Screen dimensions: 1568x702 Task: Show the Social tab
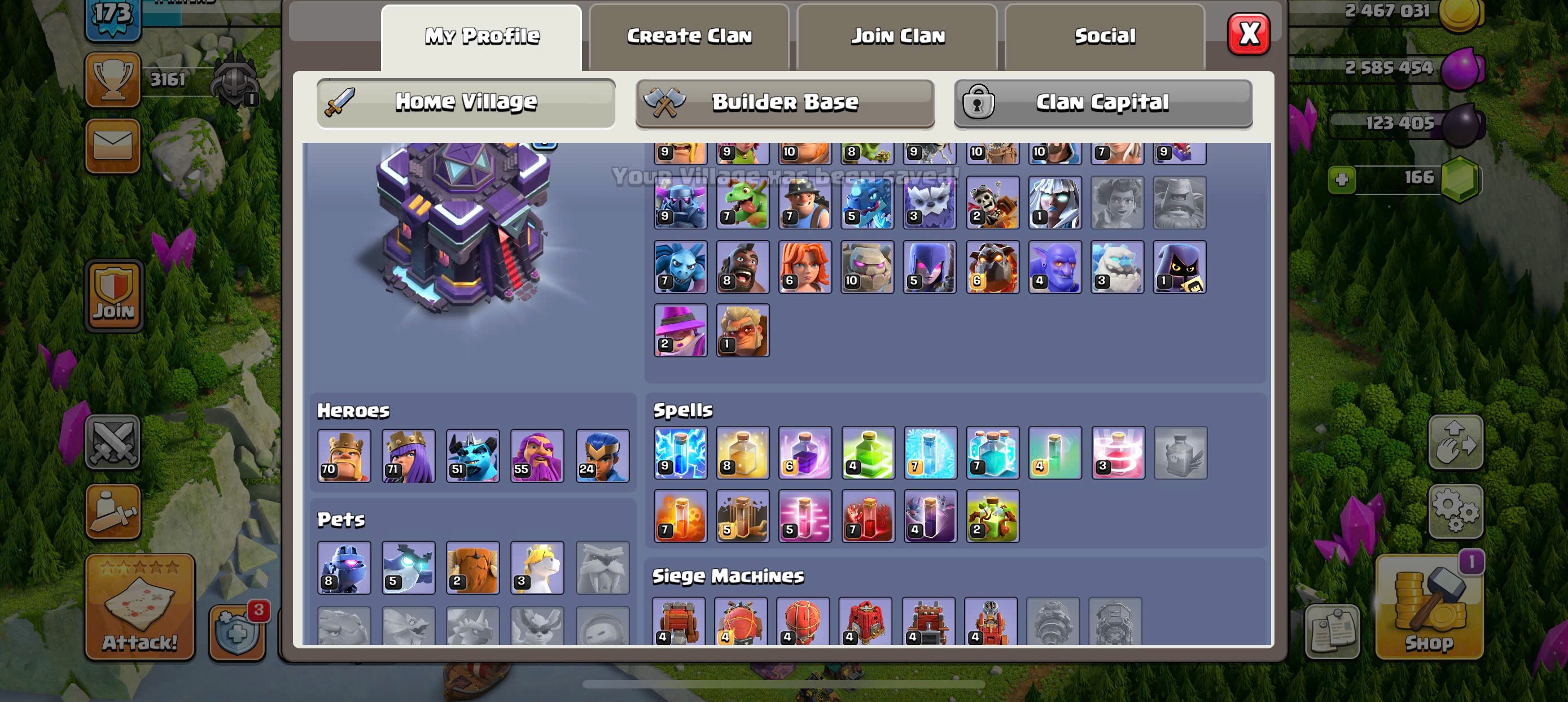tap(1105, 37)
